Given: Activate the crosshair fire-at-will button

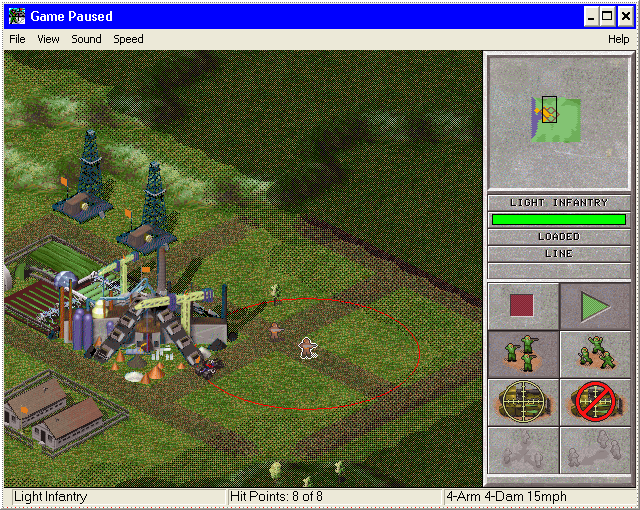Looking at the screenshot, I should [523, 402].
